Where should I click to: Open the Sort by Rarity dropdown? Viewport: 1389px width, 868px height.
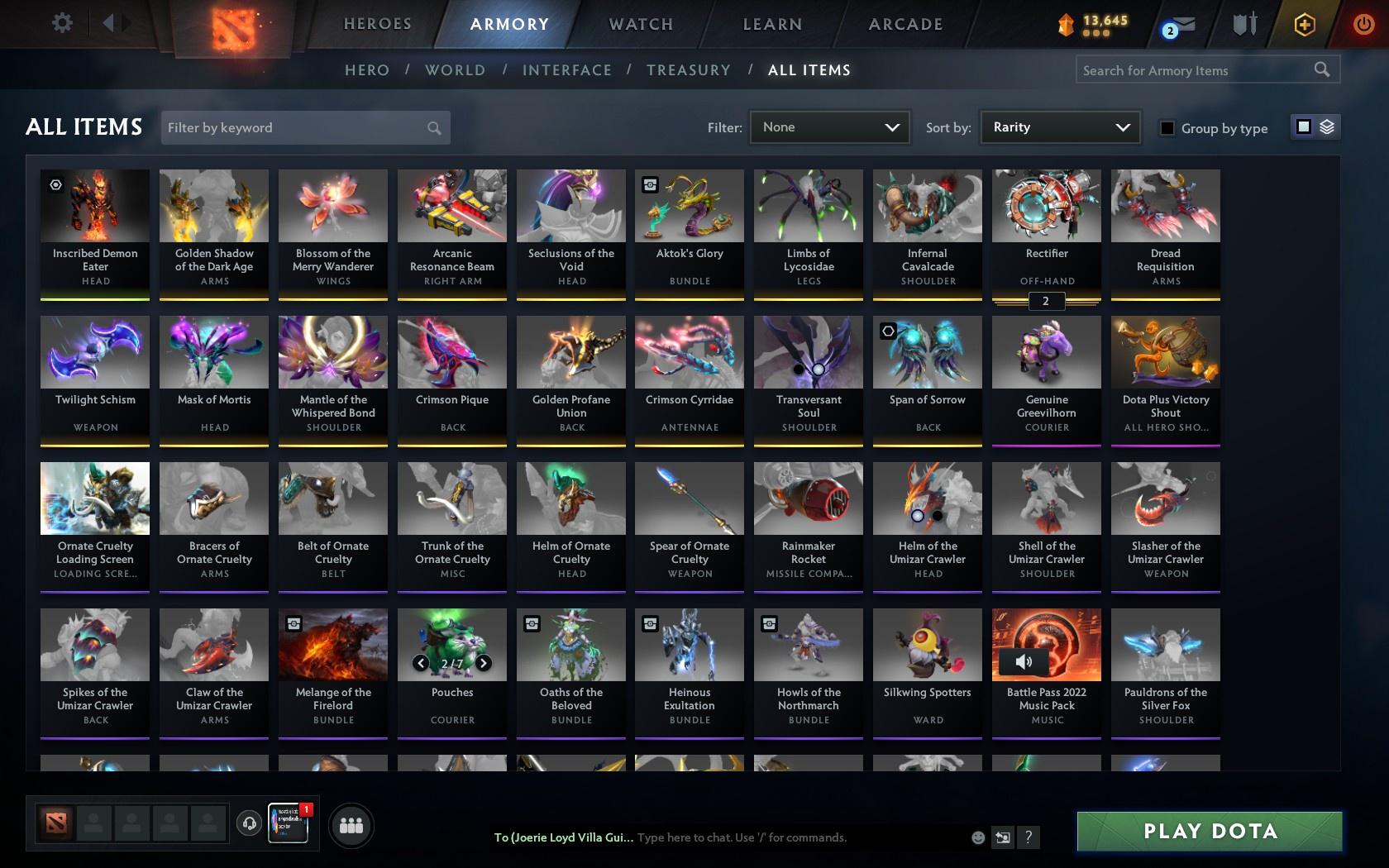point(1059,127)
